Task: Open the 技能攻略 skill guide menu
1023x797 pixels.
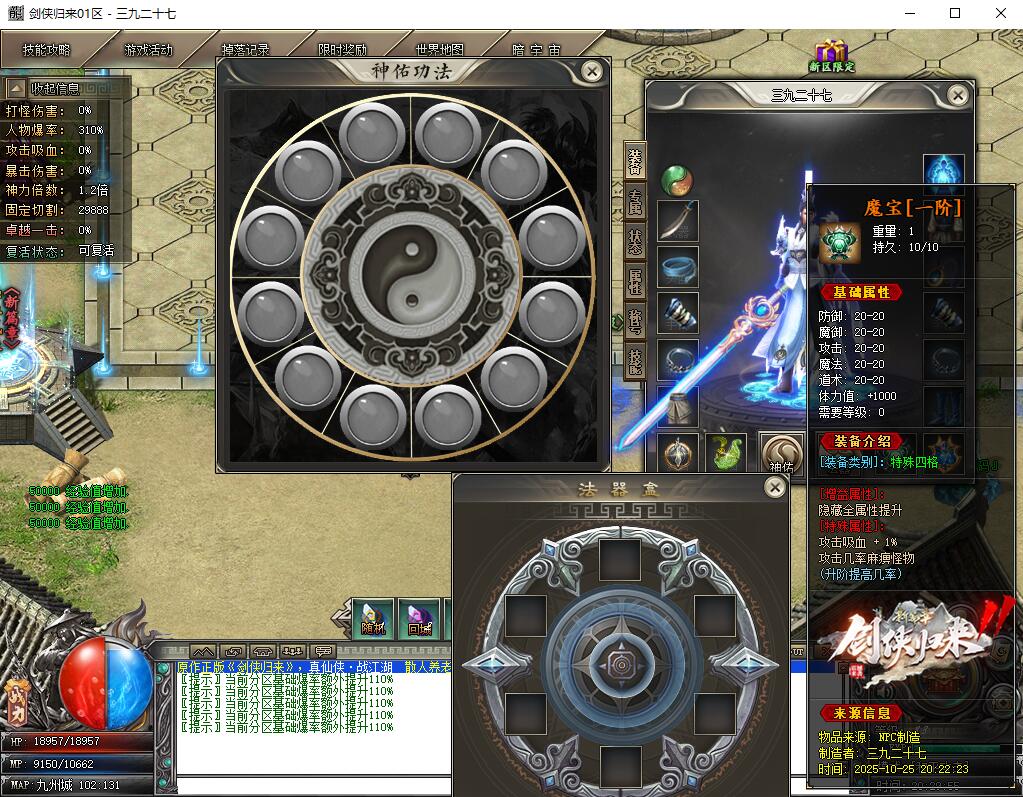Action: 47,49
